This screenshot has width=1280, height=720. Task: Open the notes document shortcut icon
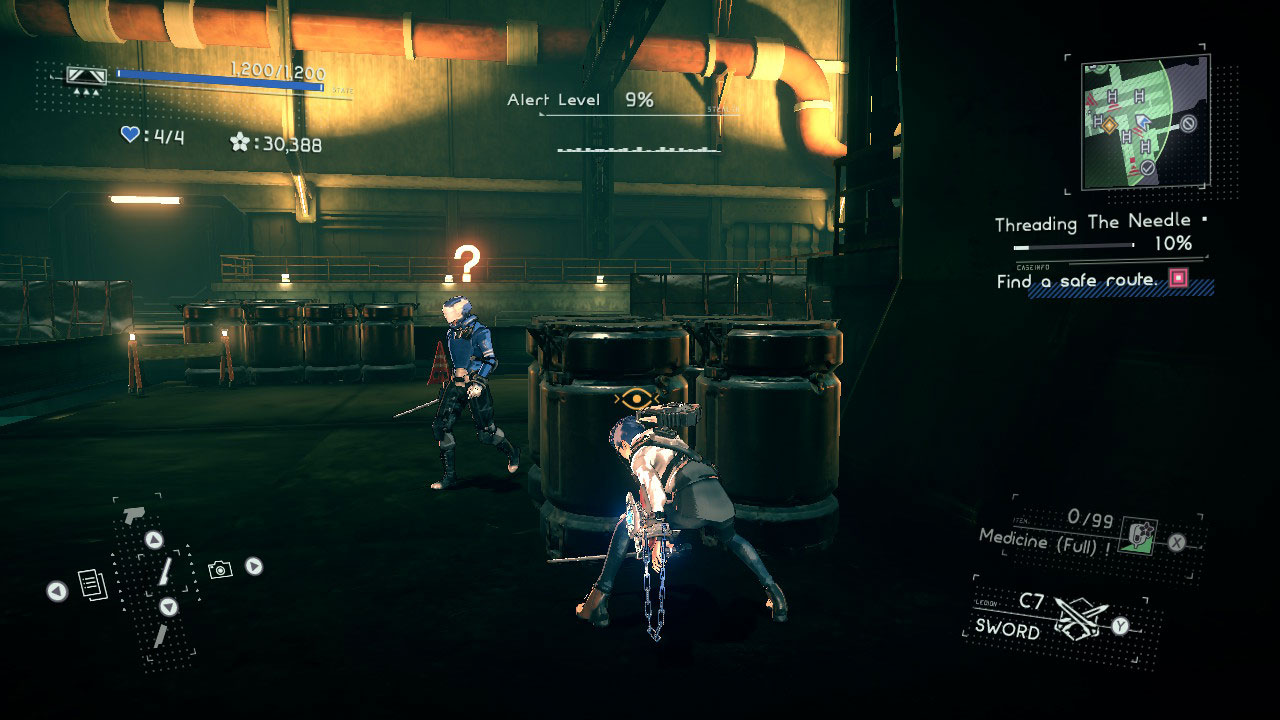point(93,585)
